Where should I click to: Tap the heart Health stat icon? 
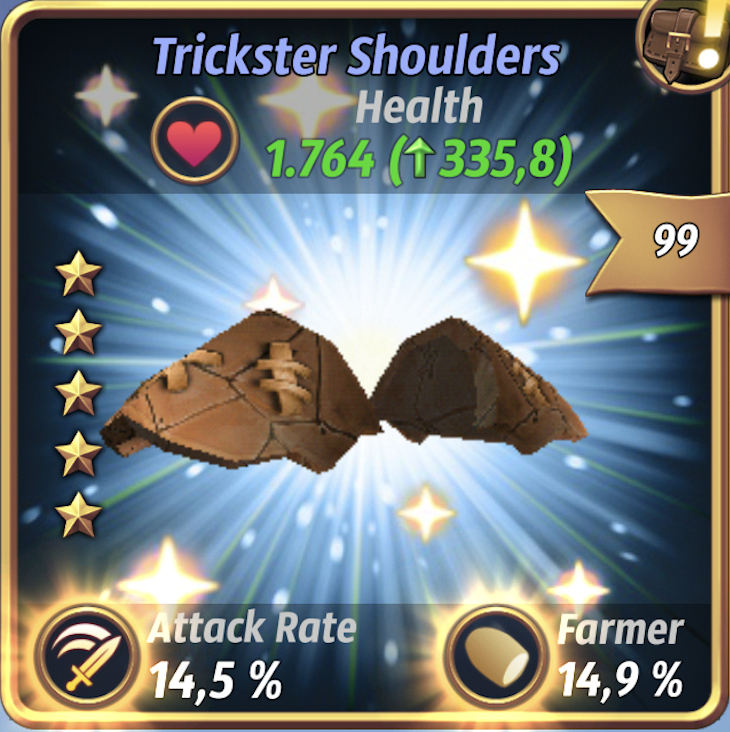coord(194,141)
